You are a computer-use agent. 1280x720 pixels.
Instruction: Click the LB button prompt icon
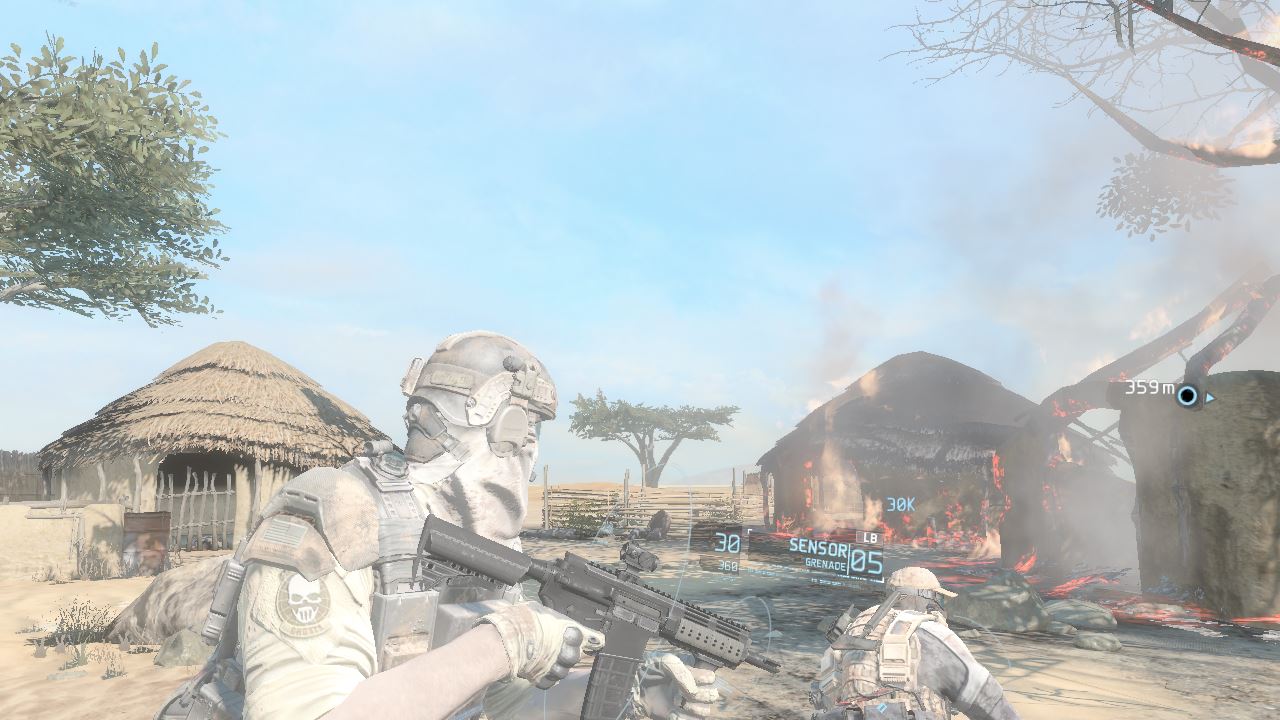[x=870, y=537]
